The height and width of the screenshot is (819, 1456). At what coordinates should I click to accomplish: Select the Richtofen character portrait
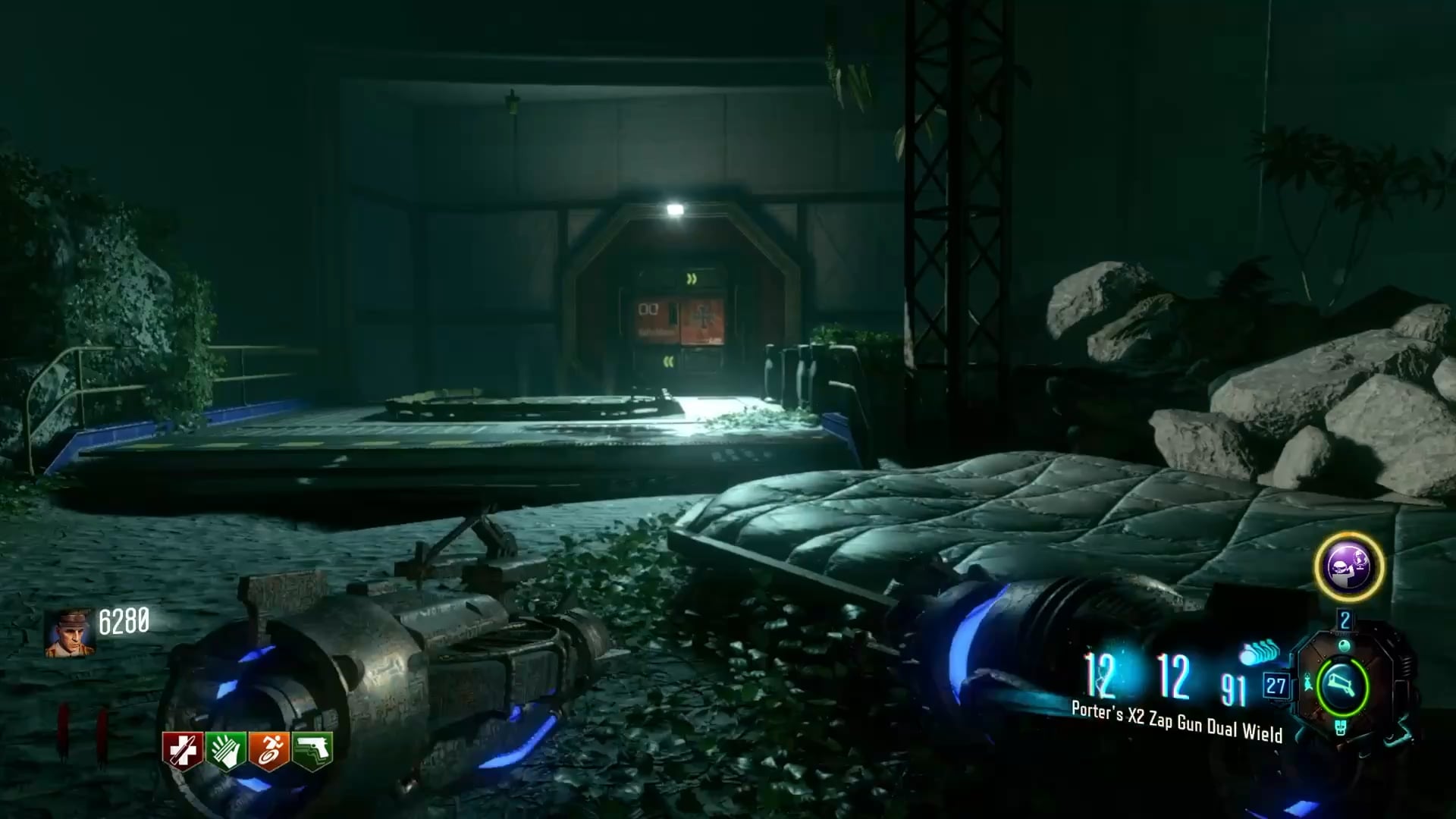[x=70, y=632]
